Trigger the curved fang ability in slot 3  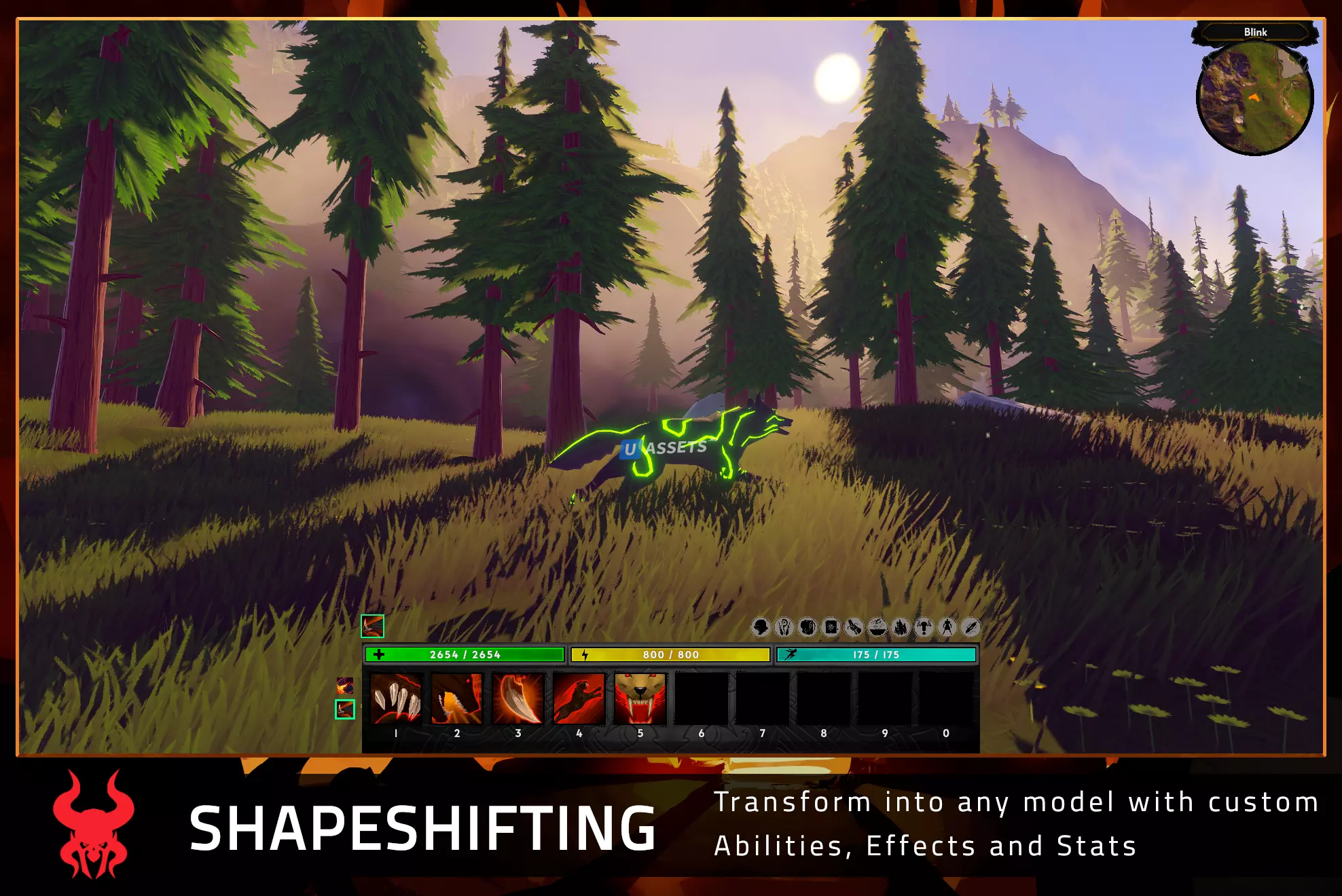[x=518, y=698]
